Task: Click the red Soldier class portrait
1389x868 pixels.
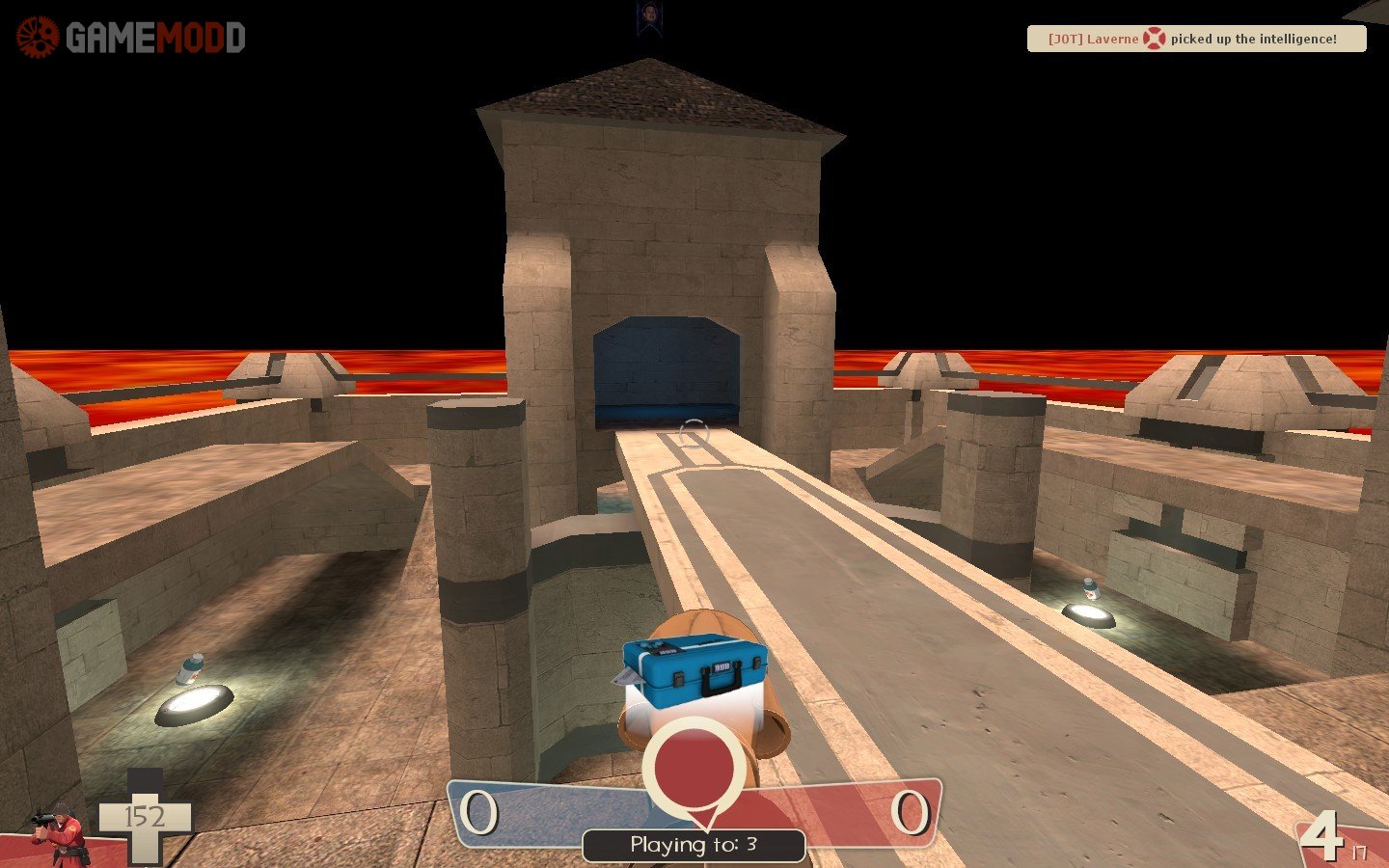Action: tap(60, 833)
